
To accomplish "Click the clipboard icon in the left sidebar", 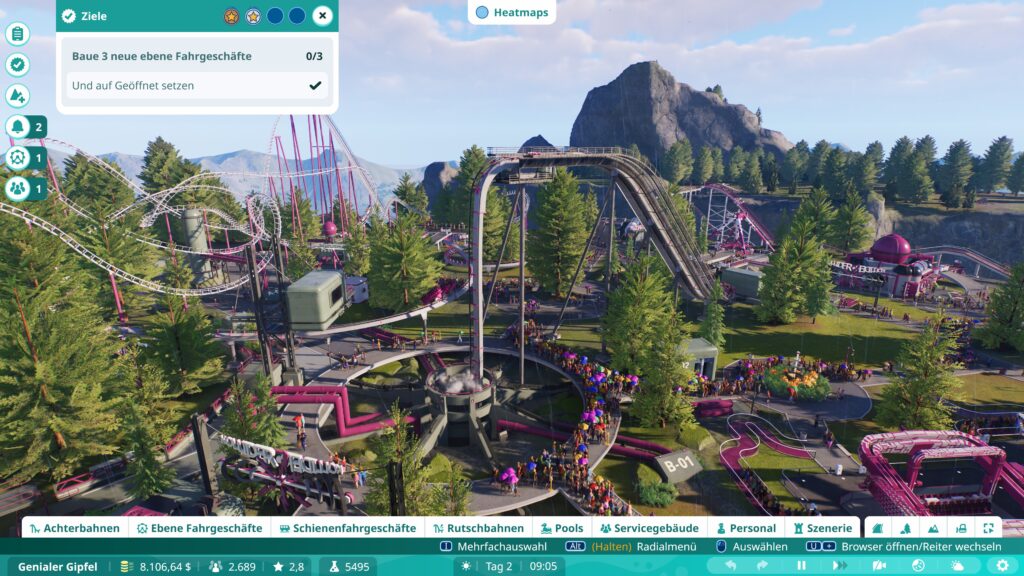I will tap(17, 34).
